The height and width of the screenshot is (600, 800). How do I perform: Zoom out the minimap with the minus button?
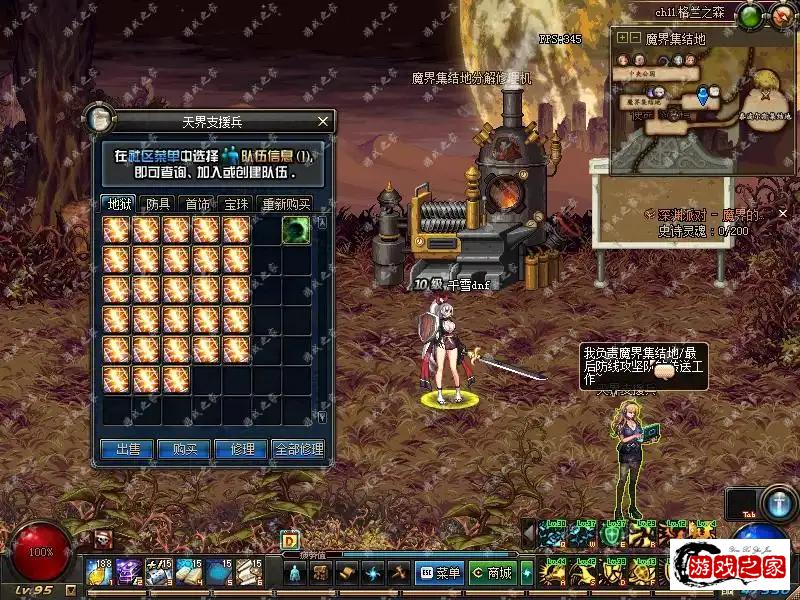coord(634,38)
